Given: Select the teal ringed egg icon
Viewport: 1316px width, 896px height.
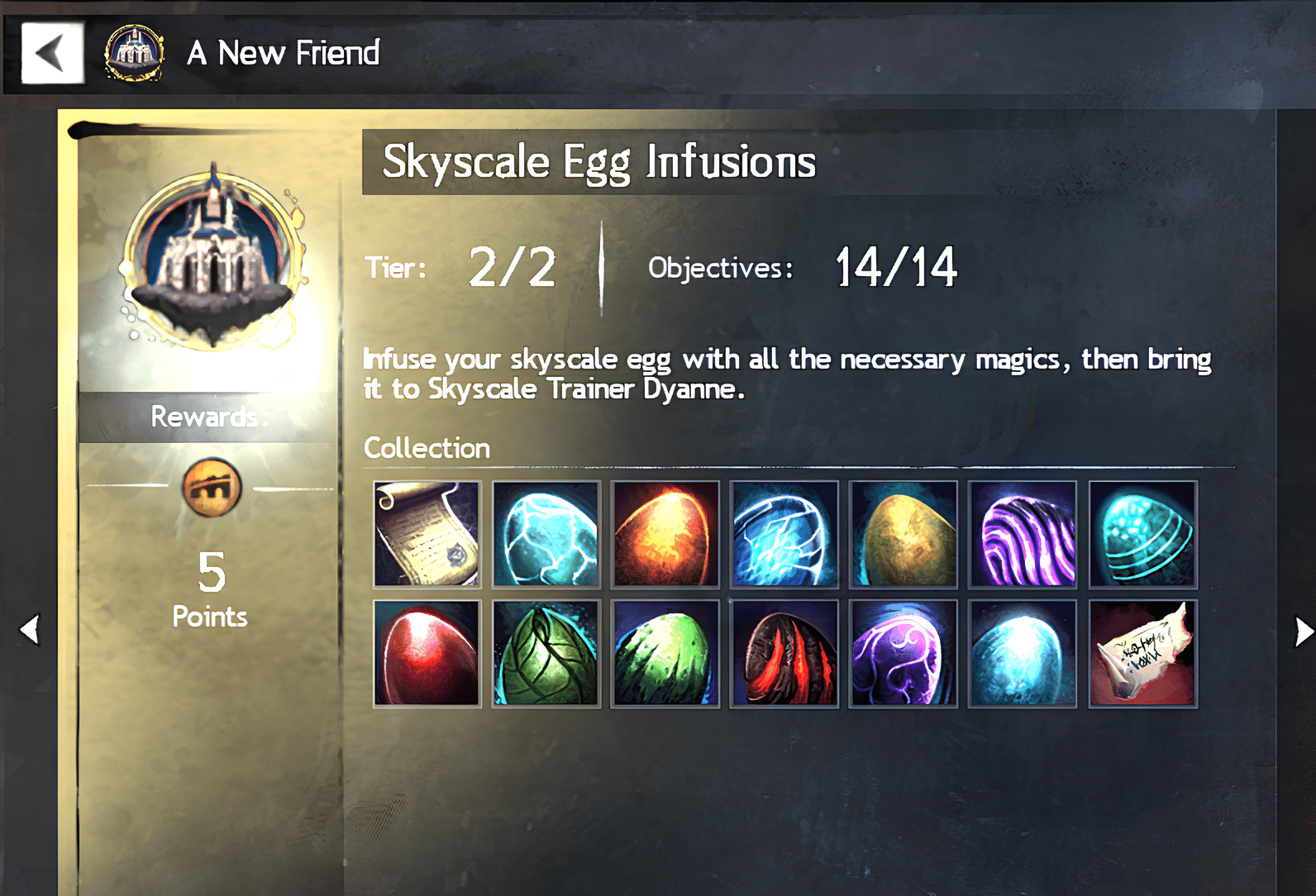Looking at the screenshot, I should (1142, 534).
